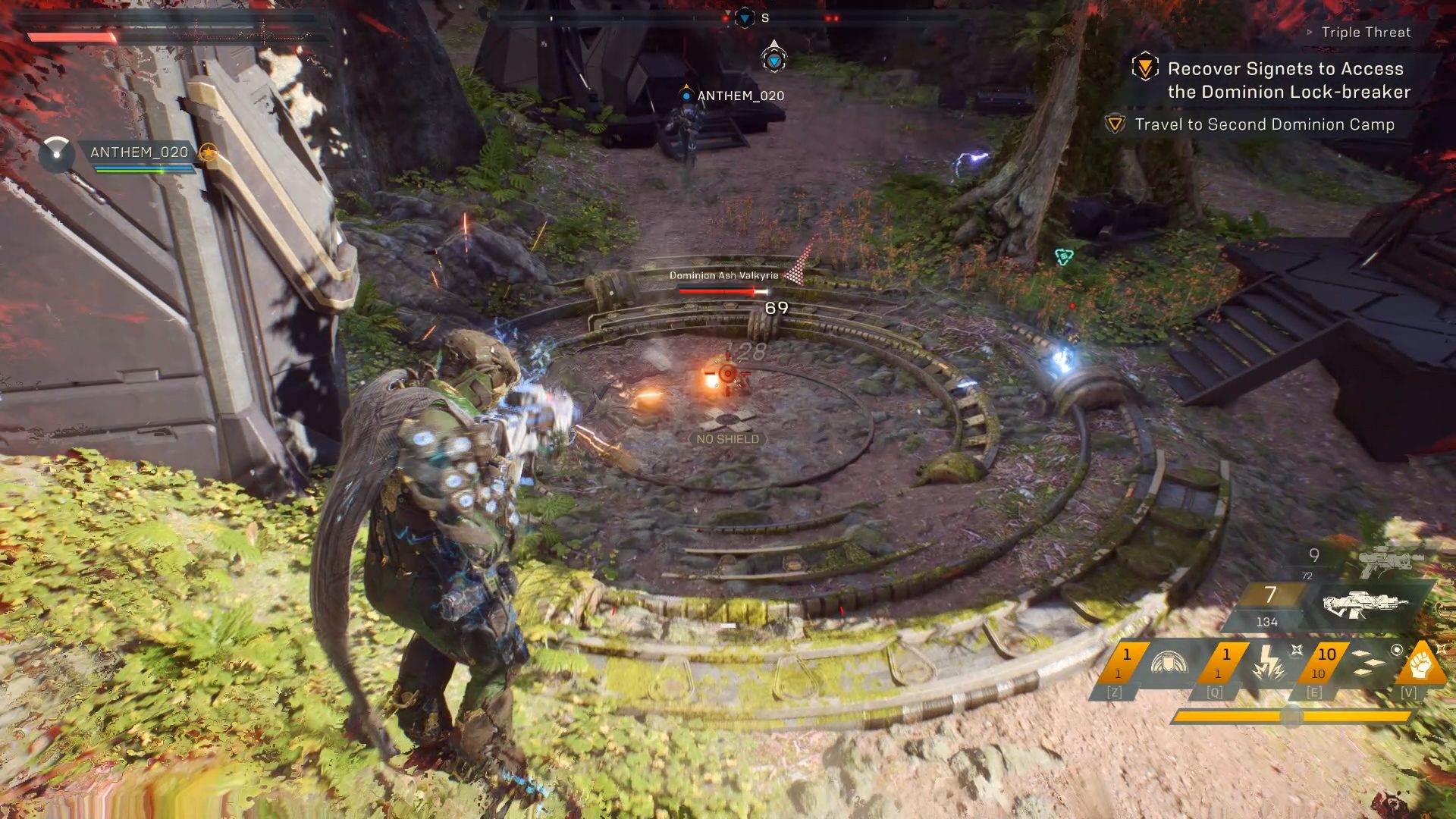The height and width of the screenshot is (819, 1456).
Task: Click the Travel to Second Dominion Camp objective
Action: pyautogui.click(x=1264, y=124)
